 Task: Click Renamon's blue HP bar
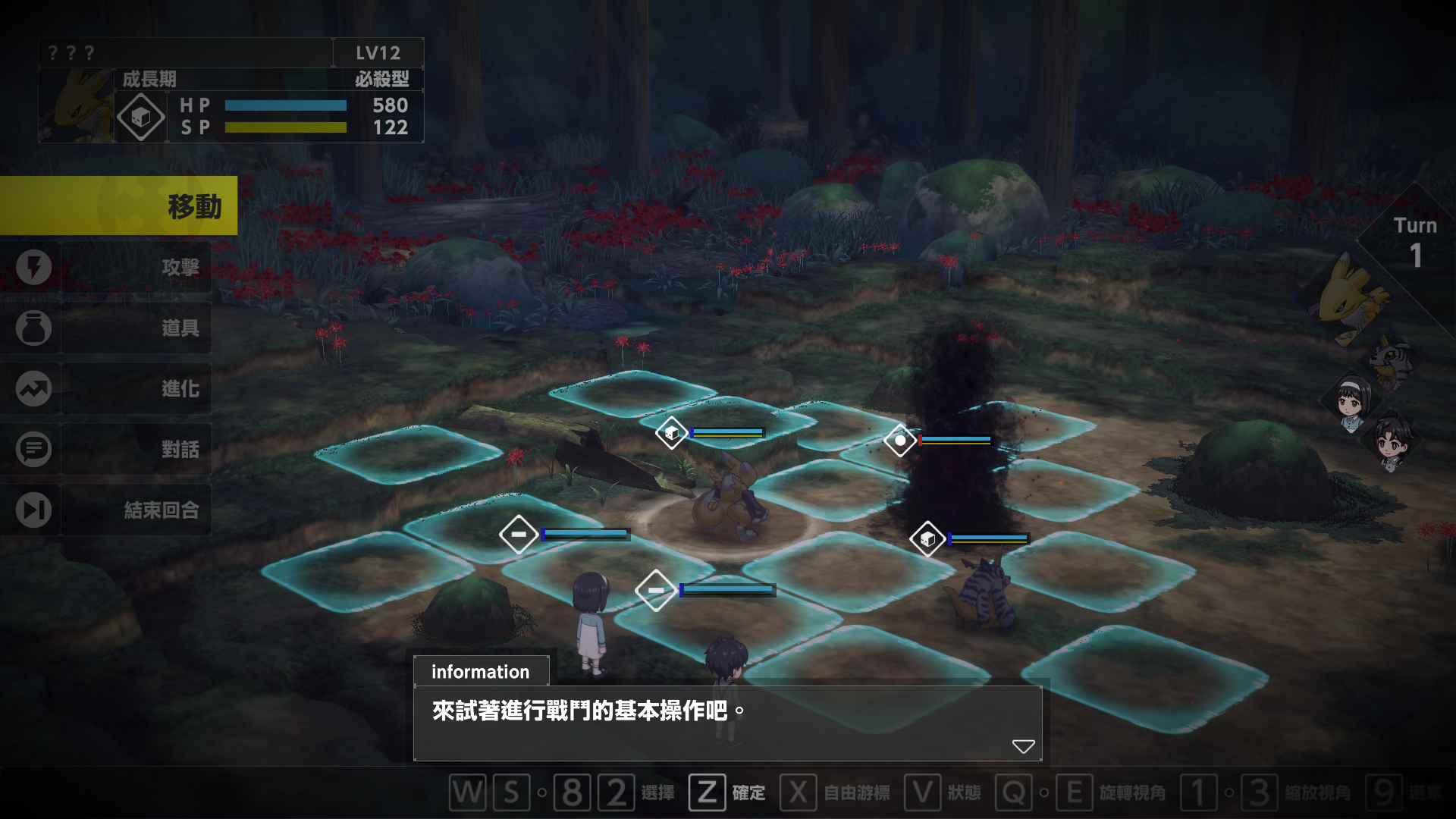pyautogui.click(x=286, y=106)
